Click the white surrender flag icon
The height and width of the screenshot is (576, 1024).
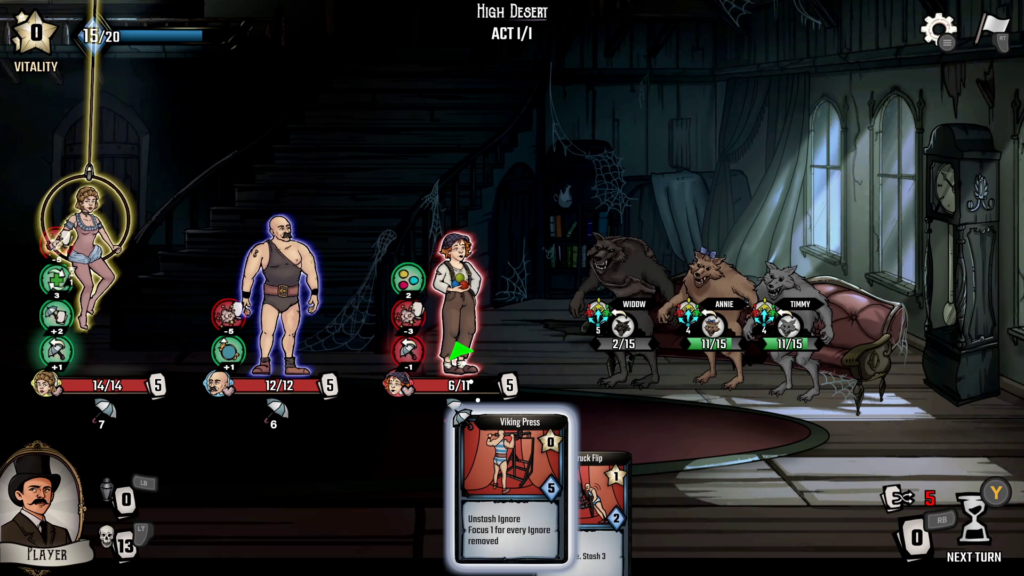pyautogui.click(x=992, y=29)
